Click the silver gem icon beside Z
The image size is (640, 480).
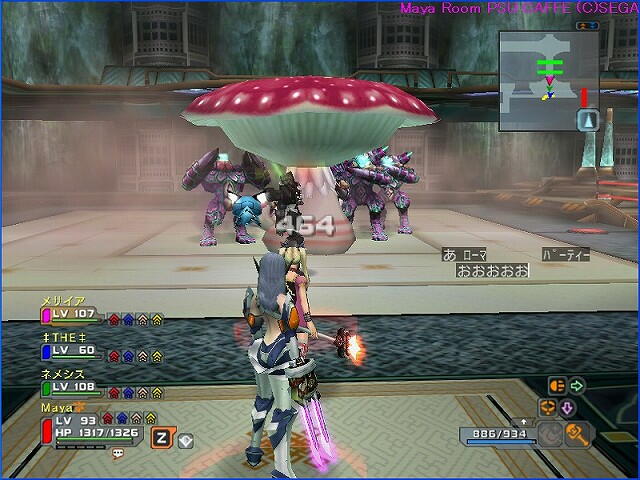coord(184,437)
